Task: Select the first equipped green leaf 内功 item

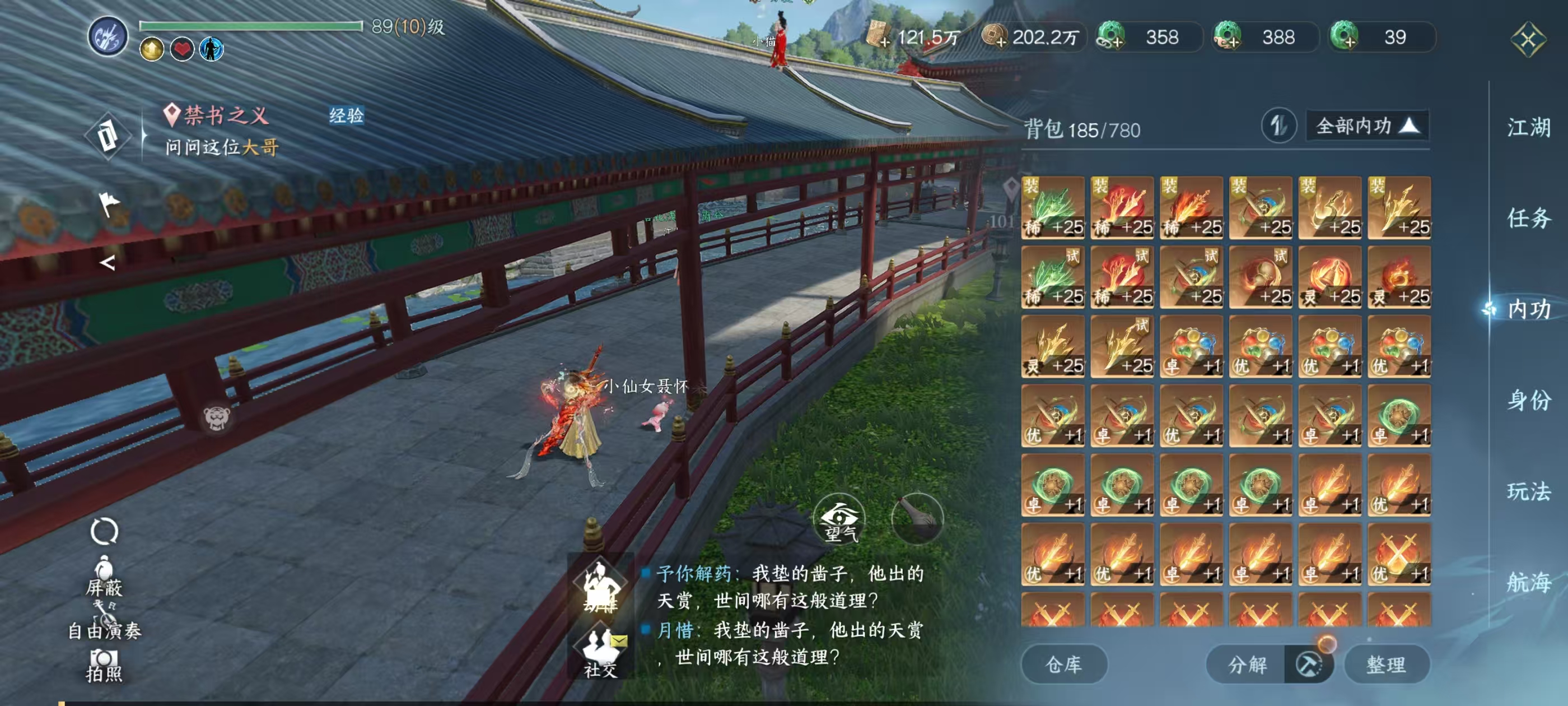Action: click(x=1052, y=208)
